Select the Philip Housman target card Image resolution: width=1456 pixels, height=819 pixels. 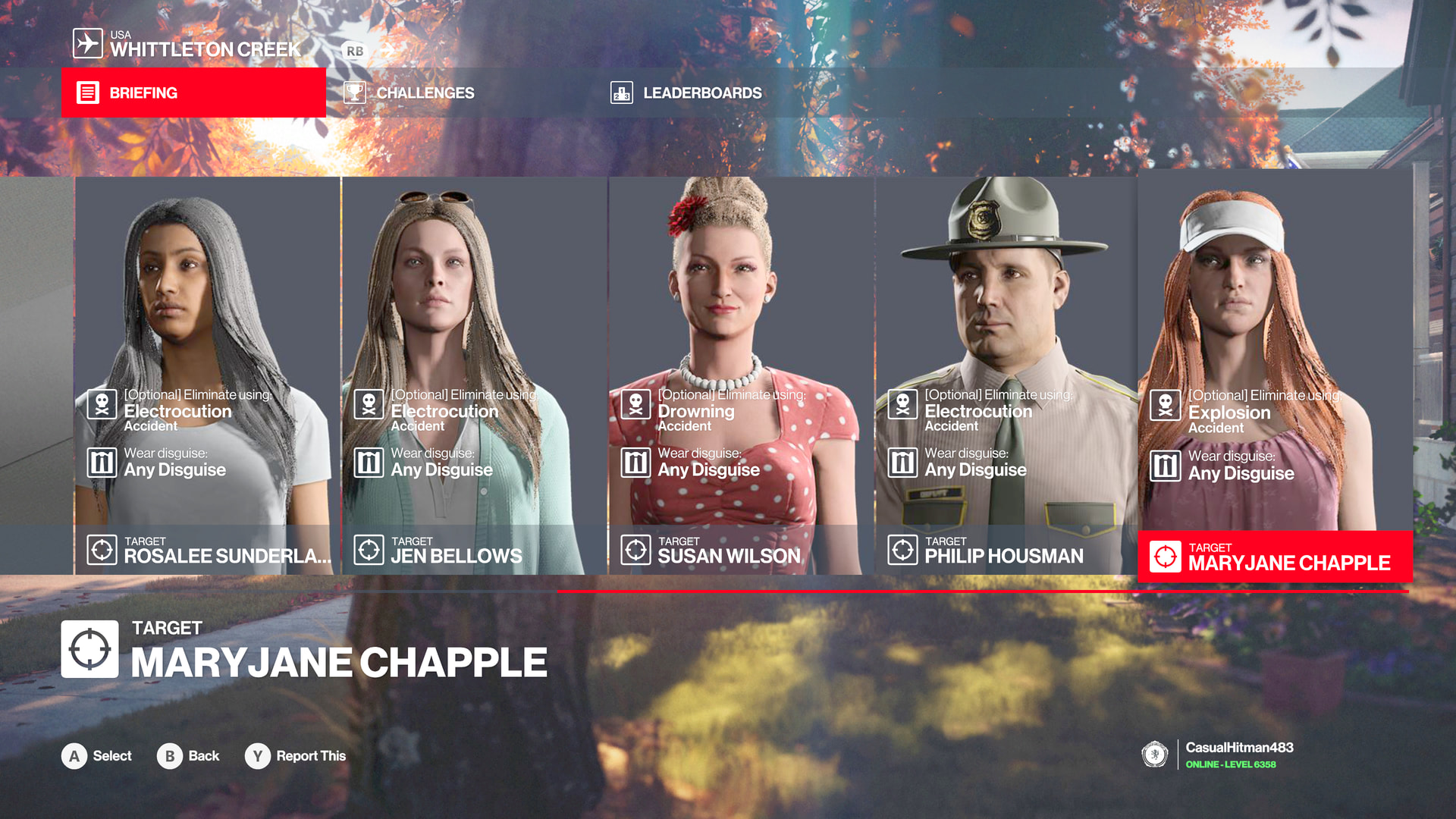1007,375
